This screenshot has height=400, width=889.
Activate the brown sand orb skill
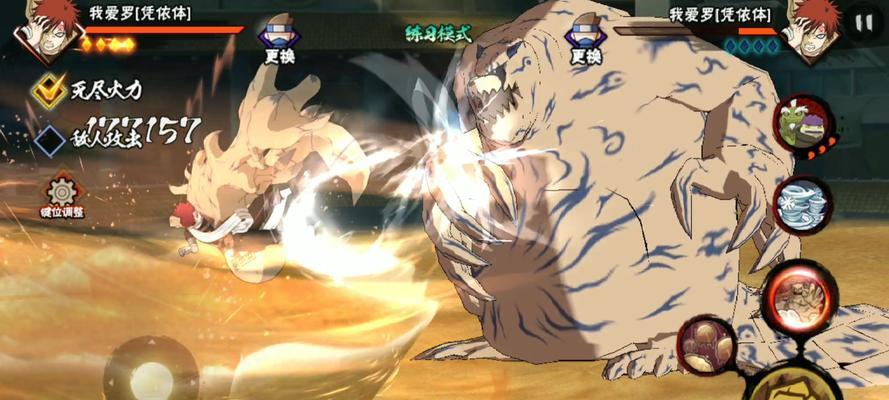pos(706,345)
